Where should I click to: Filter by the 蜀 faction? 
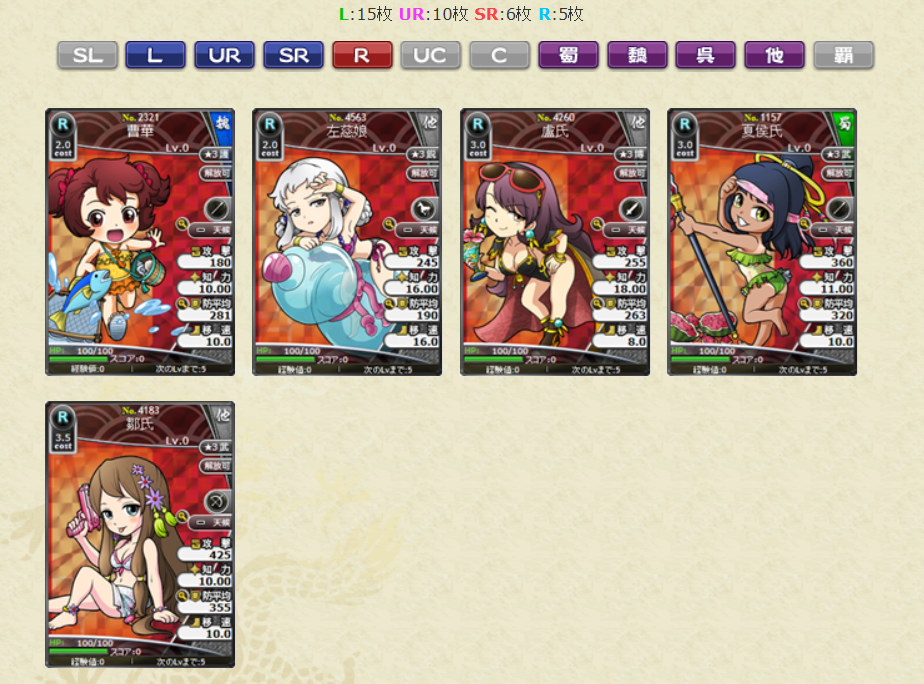568,55
